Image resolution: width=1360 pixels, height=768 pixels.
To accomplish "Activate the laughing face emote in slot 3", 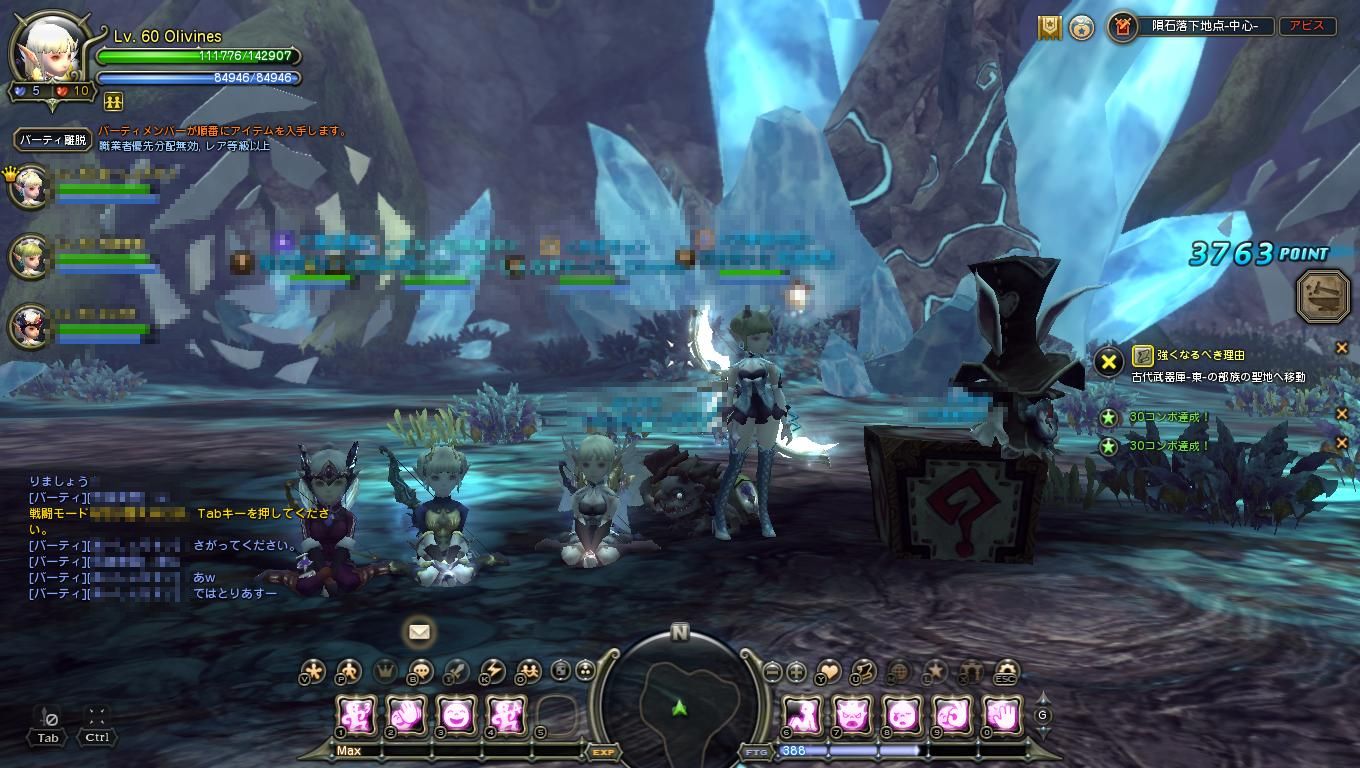I will (456, 716).
